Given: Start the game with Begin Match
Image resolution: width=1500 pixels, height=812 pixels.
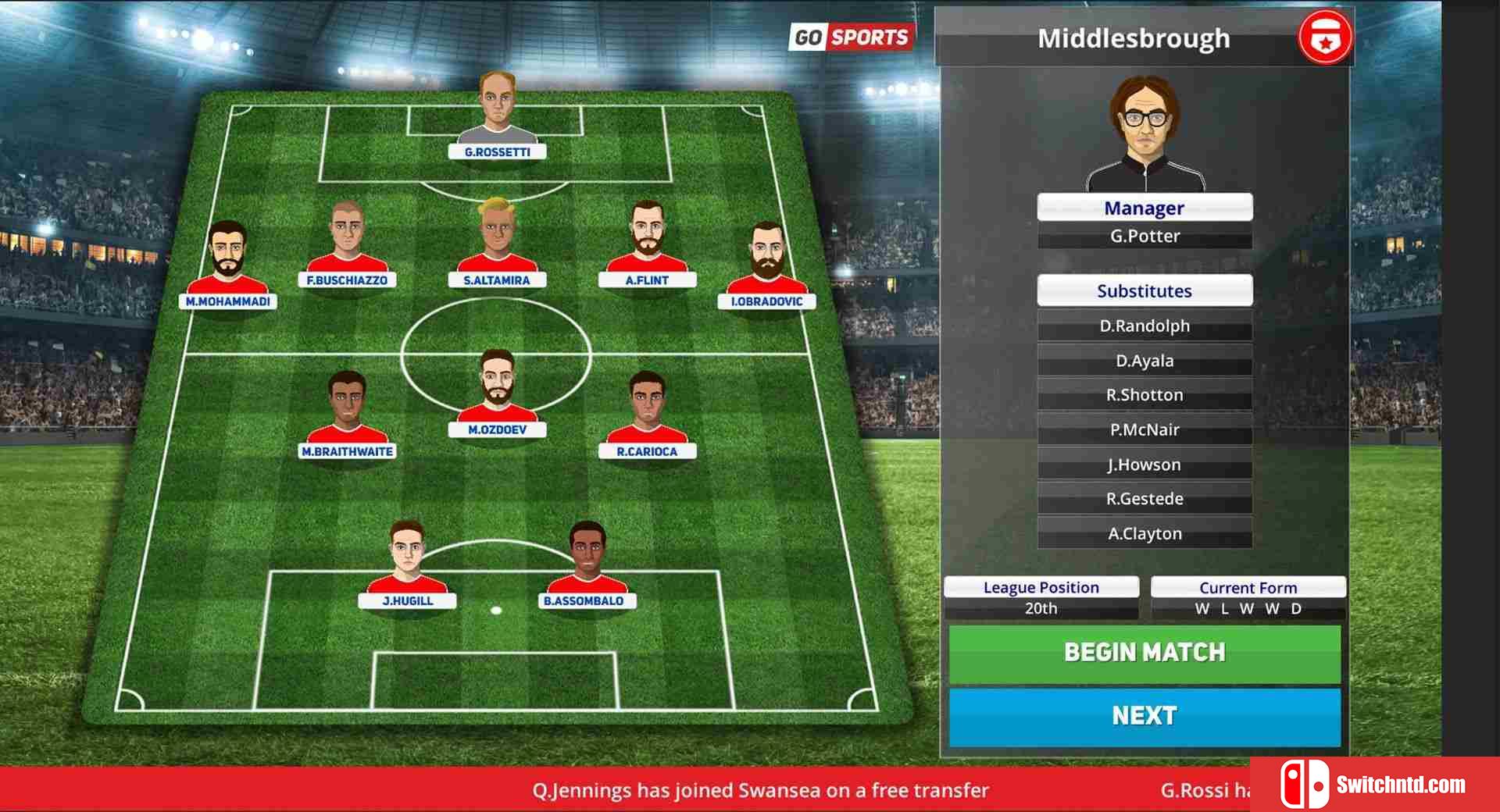Looking at the screenshot, I should (x=1145, y=653).
